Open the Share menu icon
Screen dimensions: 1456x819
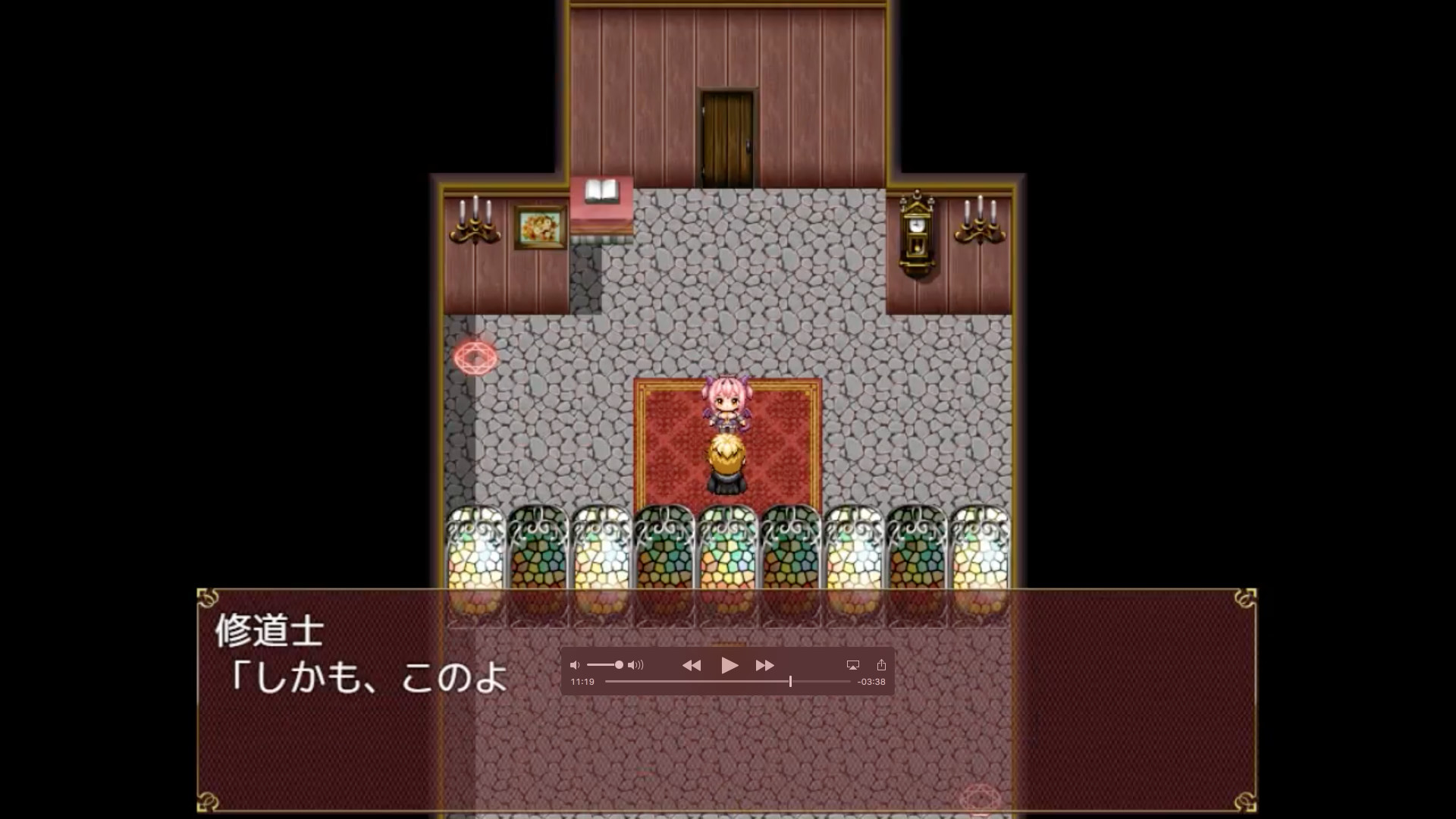[880, 664]
